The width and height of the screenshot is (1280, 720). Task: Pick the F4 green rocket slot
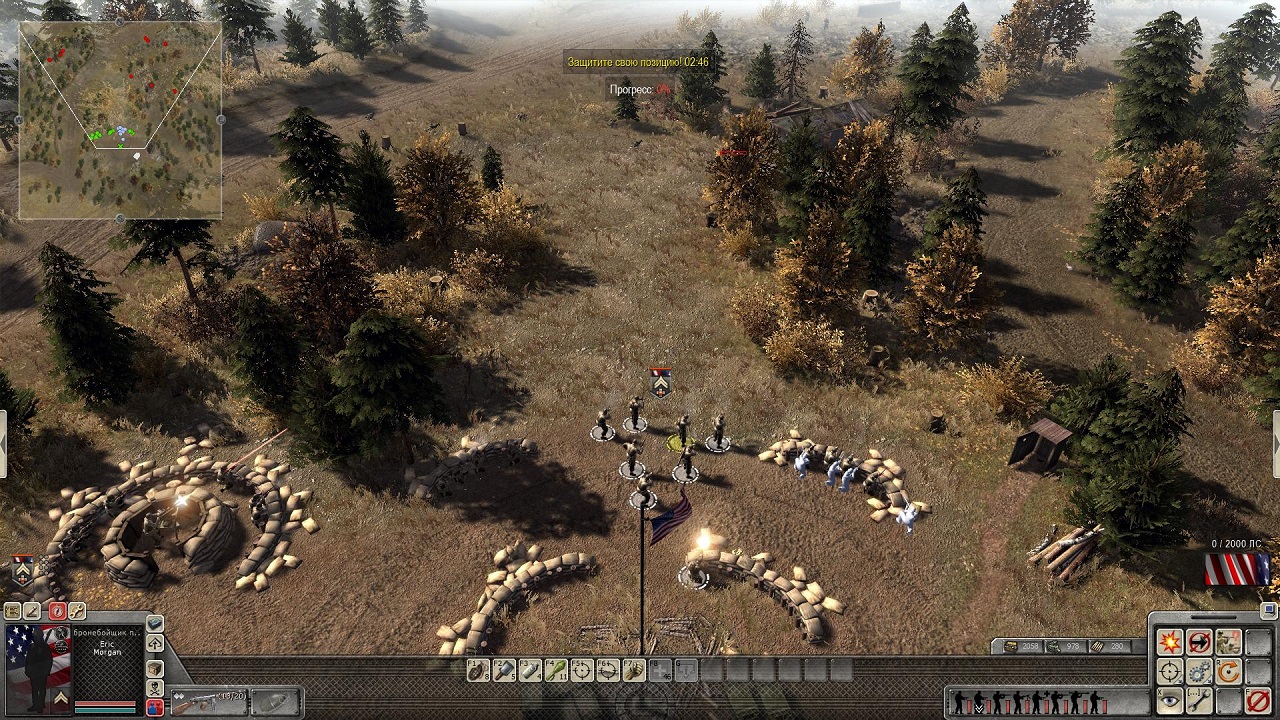556,670
